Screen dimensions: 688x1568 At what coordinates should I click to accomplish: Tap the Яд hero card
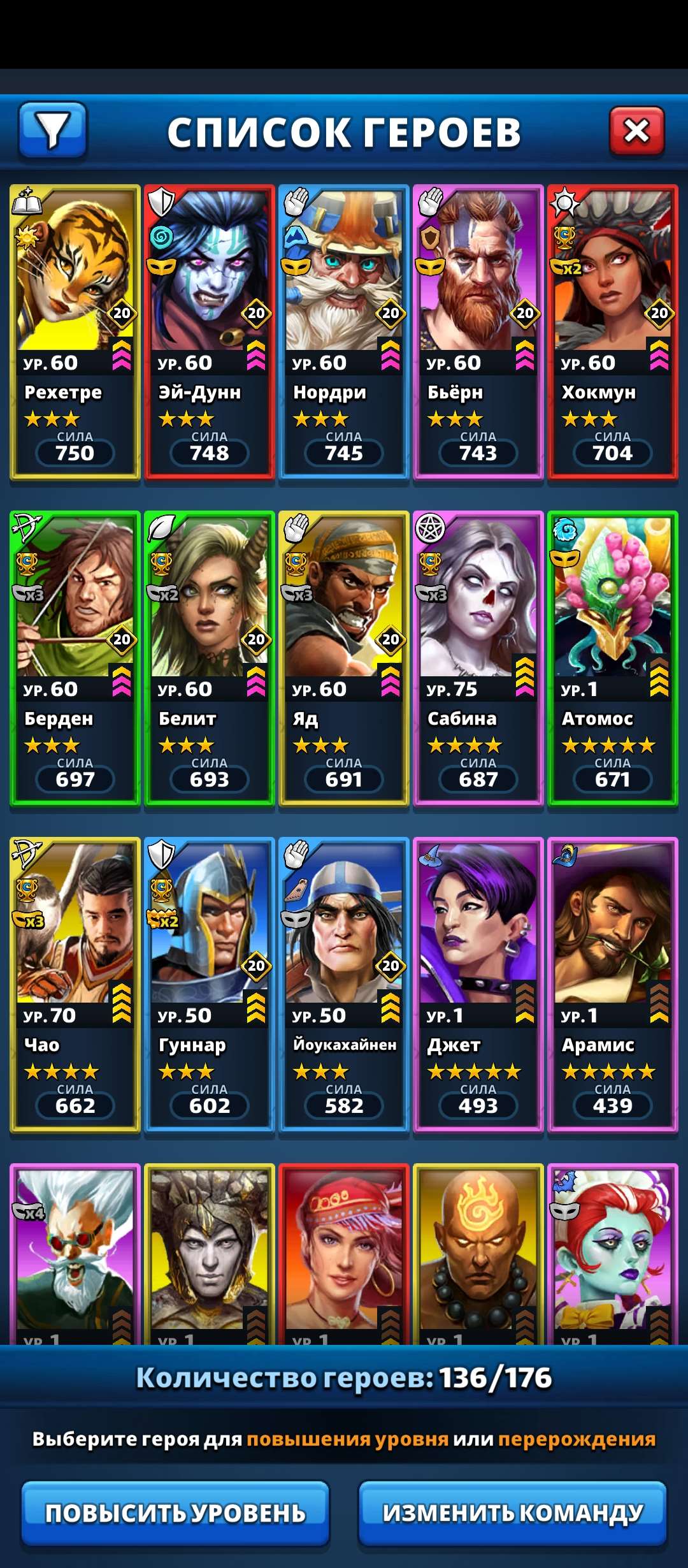[x=344, y=658]
